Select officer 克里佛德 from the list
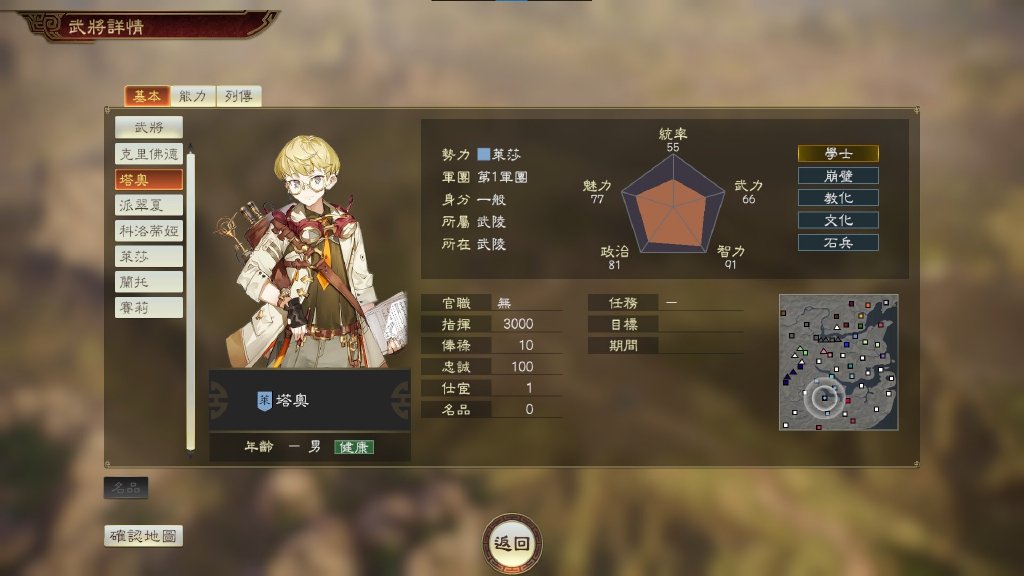The width and height of the screenshot is (1024, 576). tap(148, 154)
